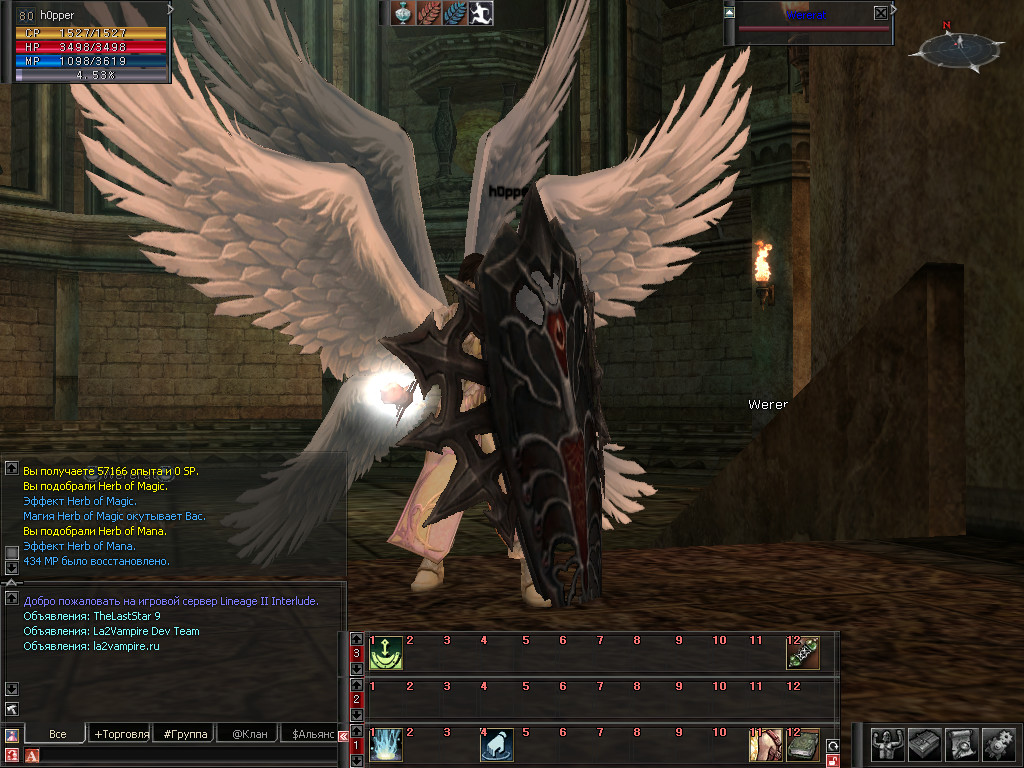
Task: Click the white running figure buff icon
Action: [482, 13]
